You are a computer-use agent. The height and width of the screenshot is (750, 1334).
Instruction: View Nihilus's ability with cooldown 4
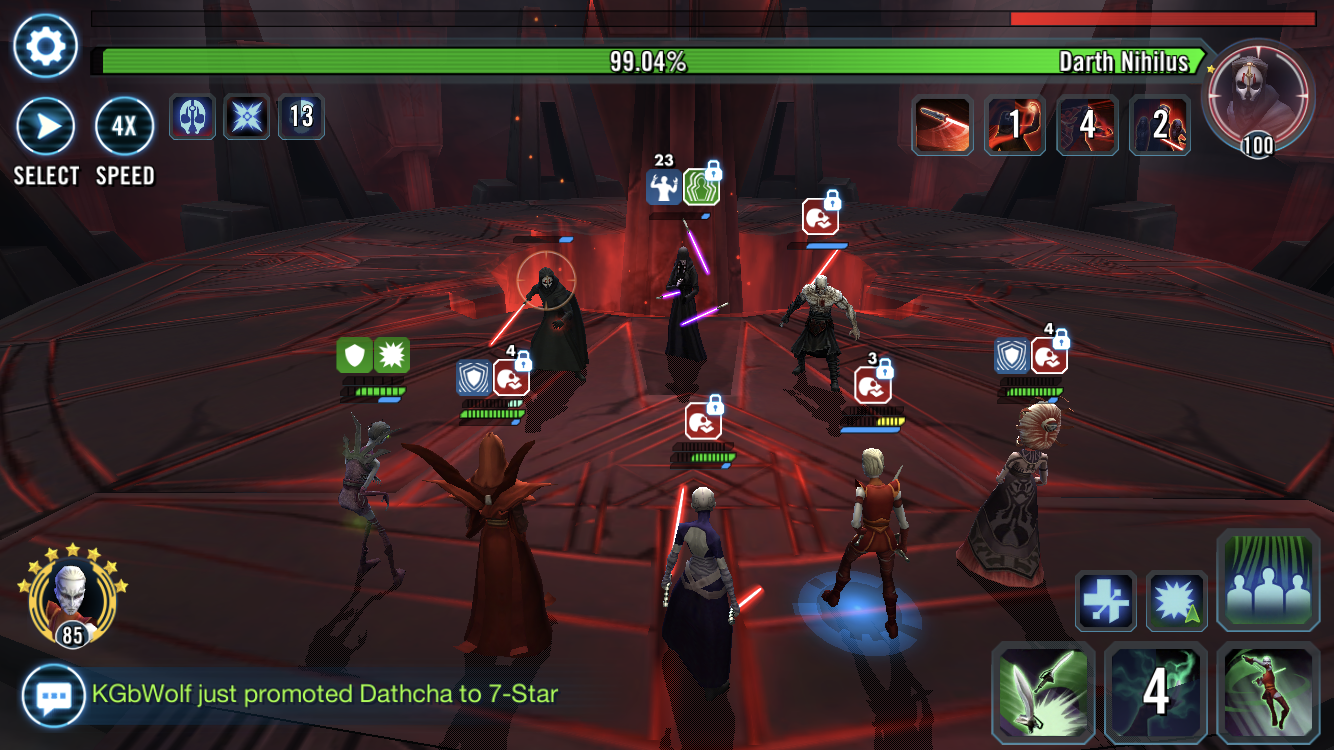(1087, 126)
